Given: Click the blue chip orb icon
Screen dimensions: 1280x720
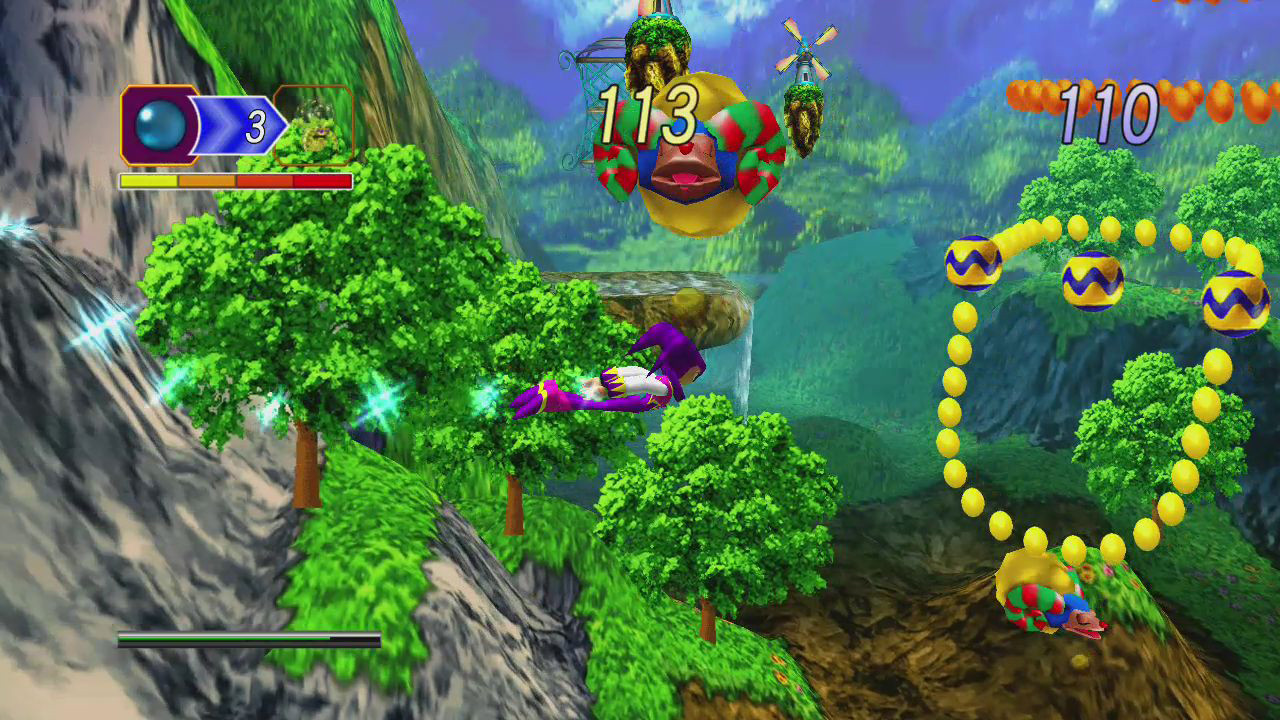Looking at the screenshot, I should pyautogui.click(x=160, y=126).
